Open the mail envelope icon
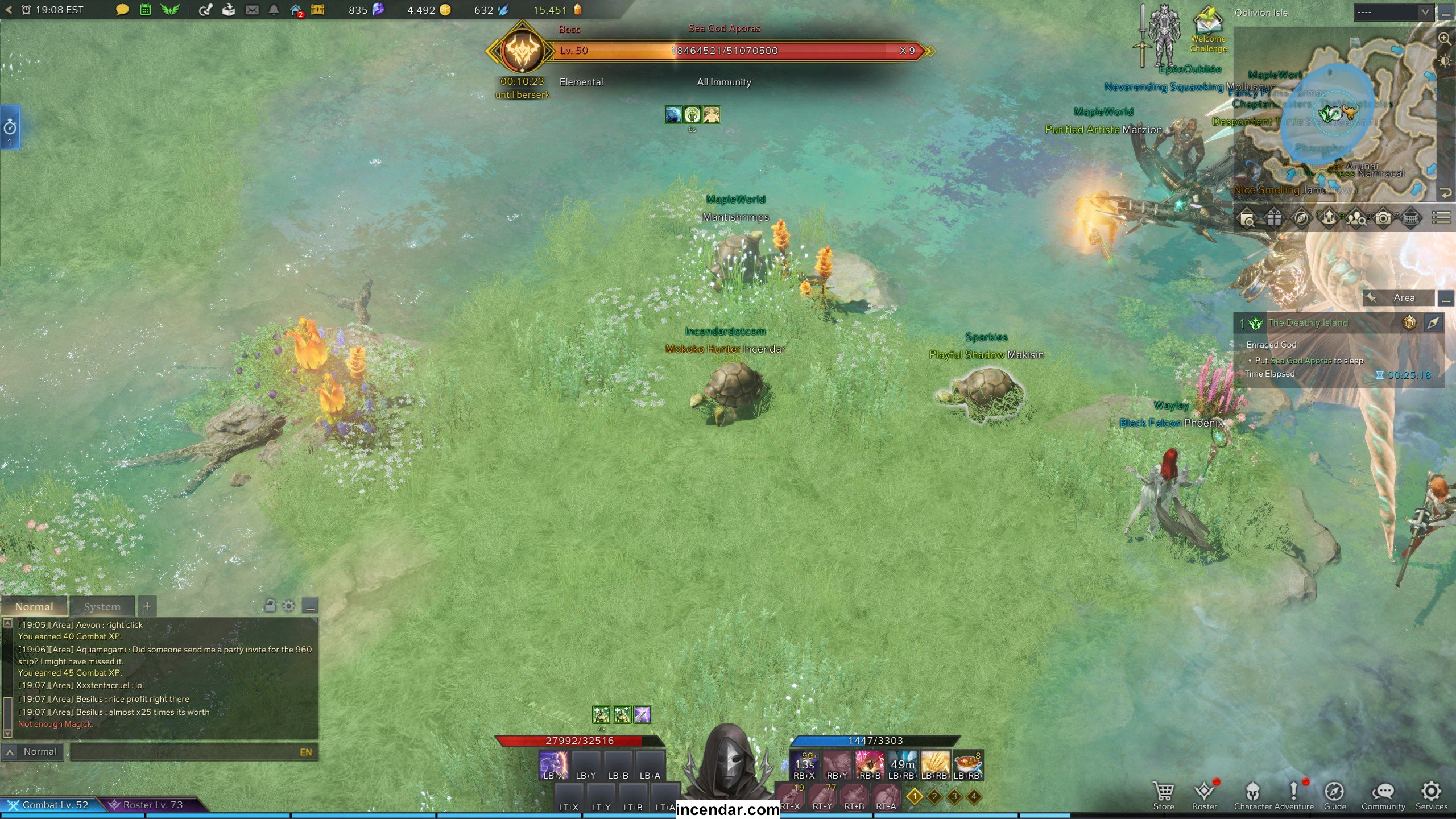 [252, 10]
